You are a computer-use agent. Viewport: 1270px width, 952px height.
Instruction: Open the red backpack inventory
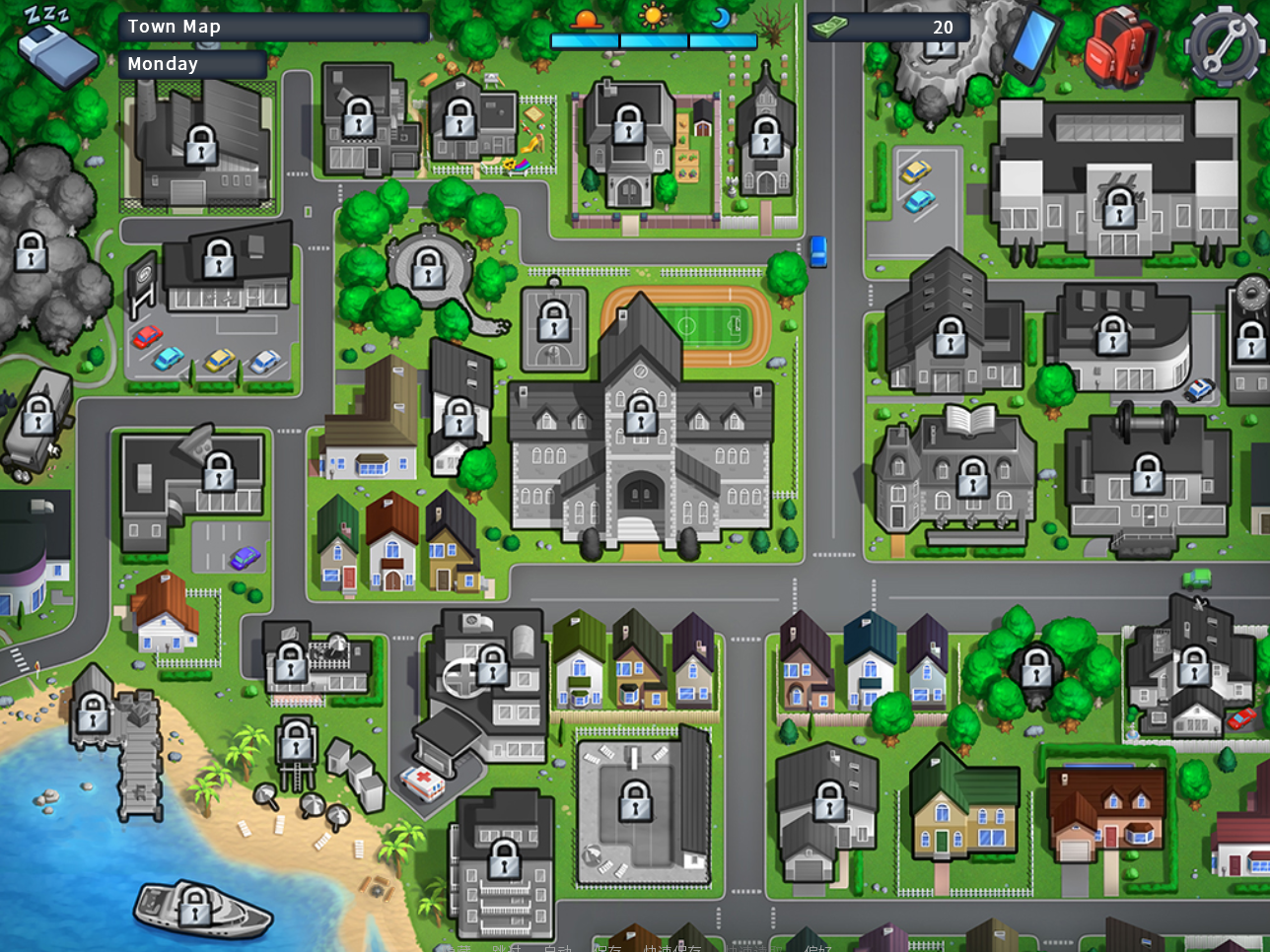[1119, 47]
